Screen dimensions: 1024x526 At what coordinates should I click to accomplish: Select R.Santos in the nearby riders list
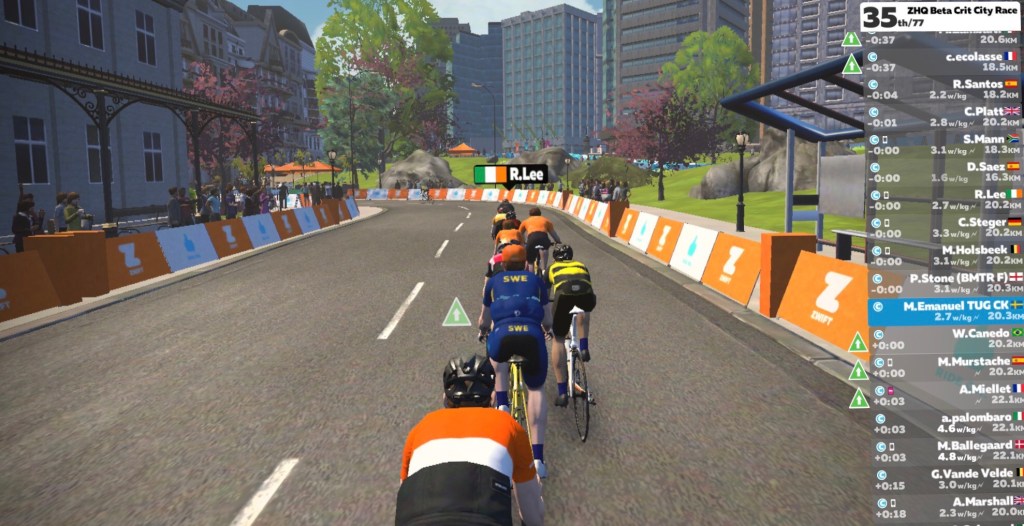(x=945, y=89)
